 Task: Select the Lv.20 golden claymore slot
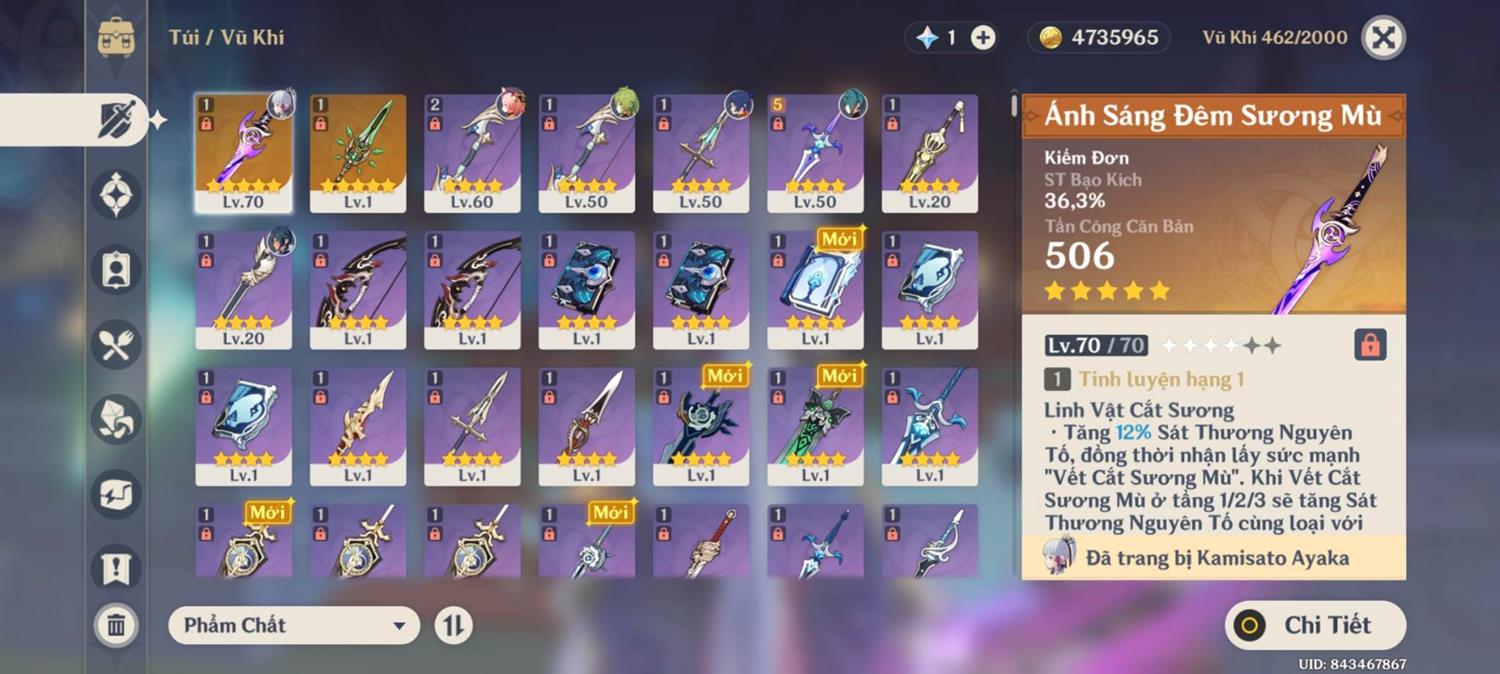pos(930,153)
